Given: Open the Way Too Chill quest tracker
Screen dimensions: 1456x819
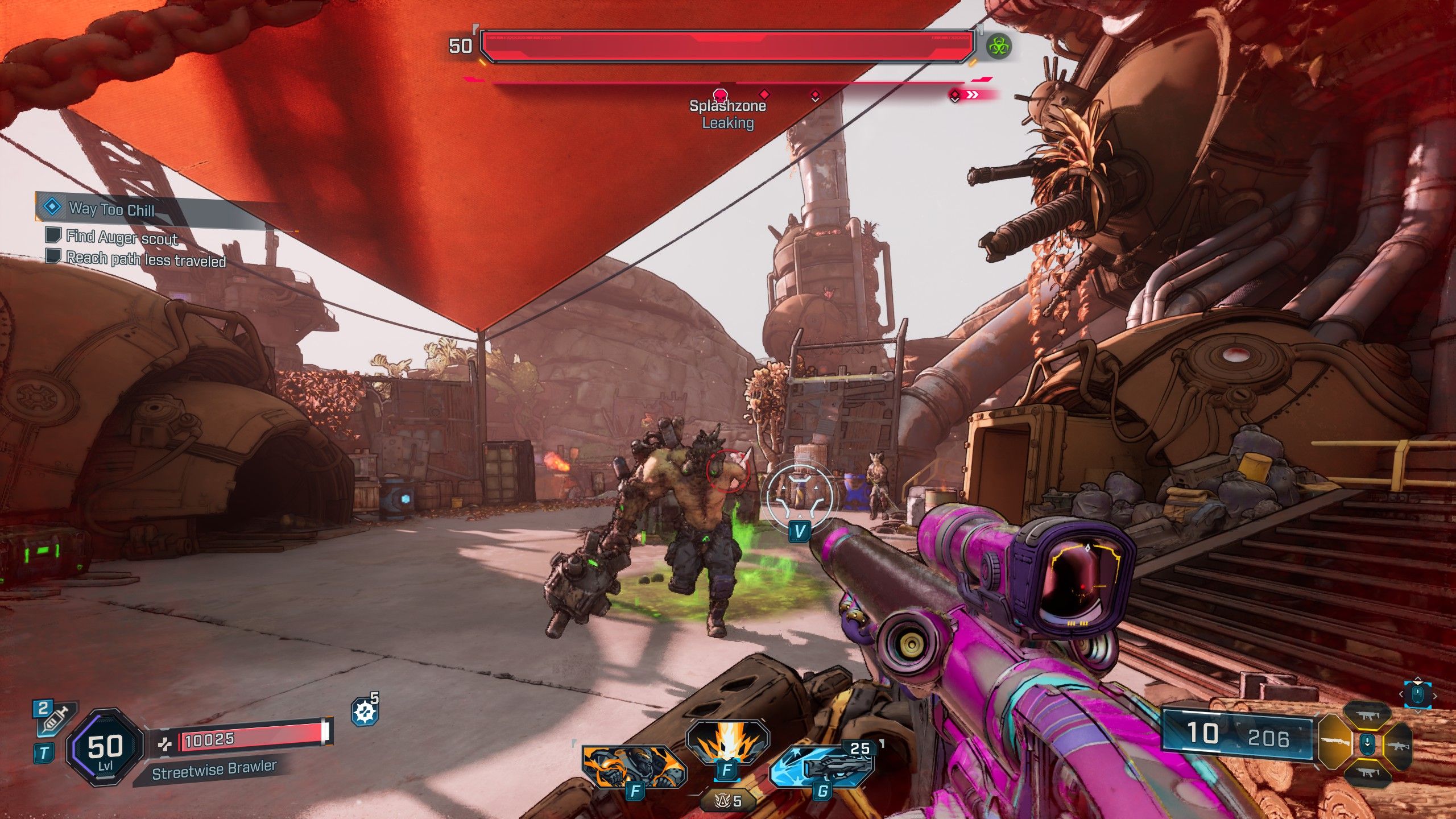Looking at the screenshot, I should tap(111, 209).
